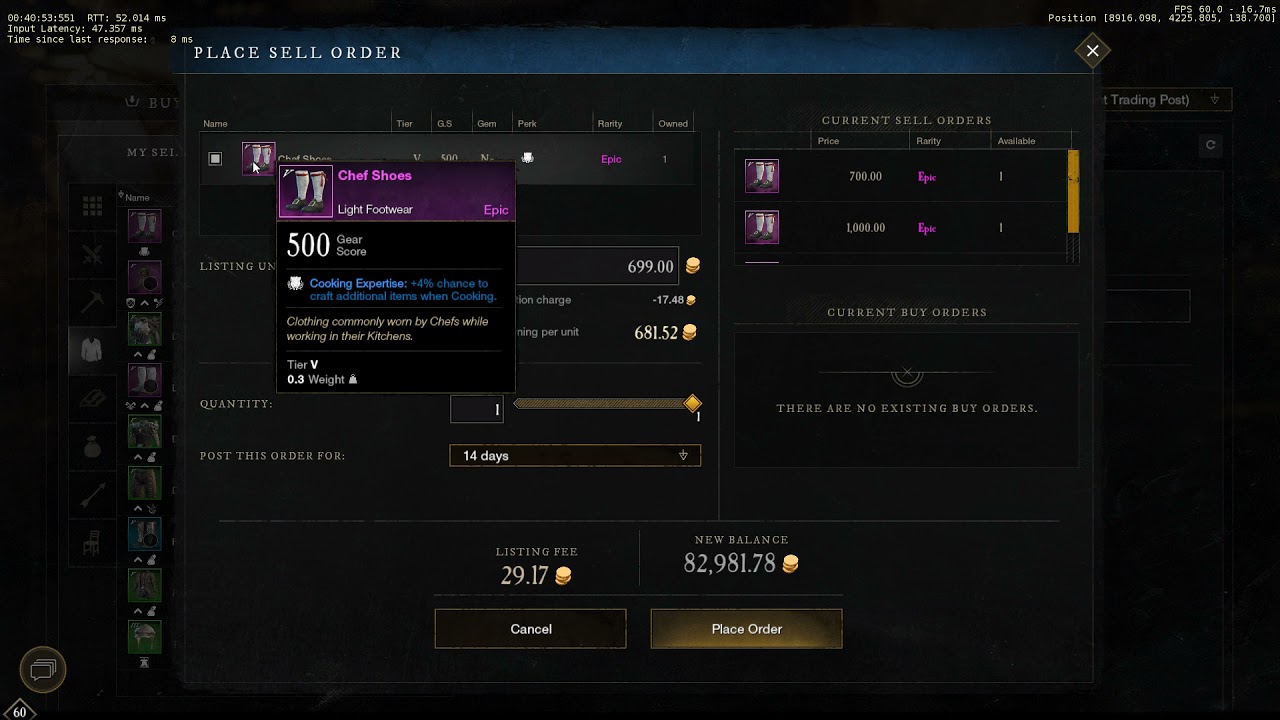The image size is (1280, 720).
Task: Sort current sell orders by Price
Action: (828, 141)
